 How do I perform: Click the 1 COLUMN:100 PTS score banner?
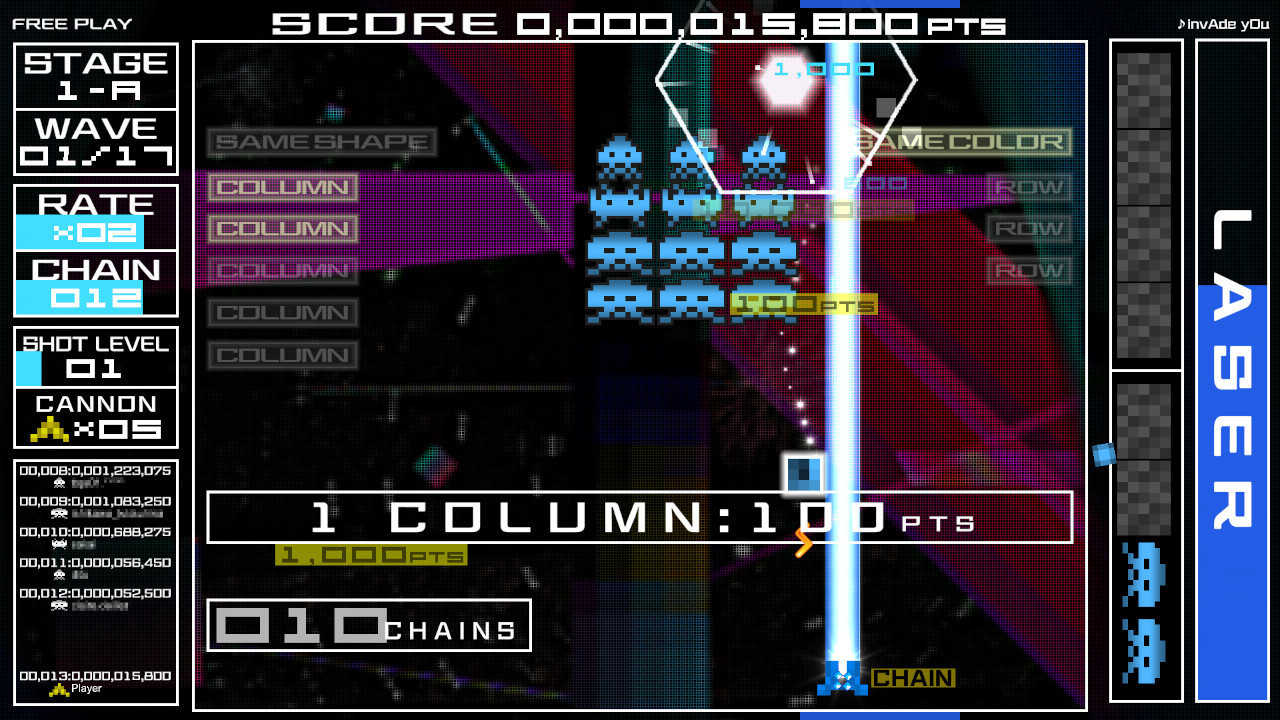tap(640, 518)
